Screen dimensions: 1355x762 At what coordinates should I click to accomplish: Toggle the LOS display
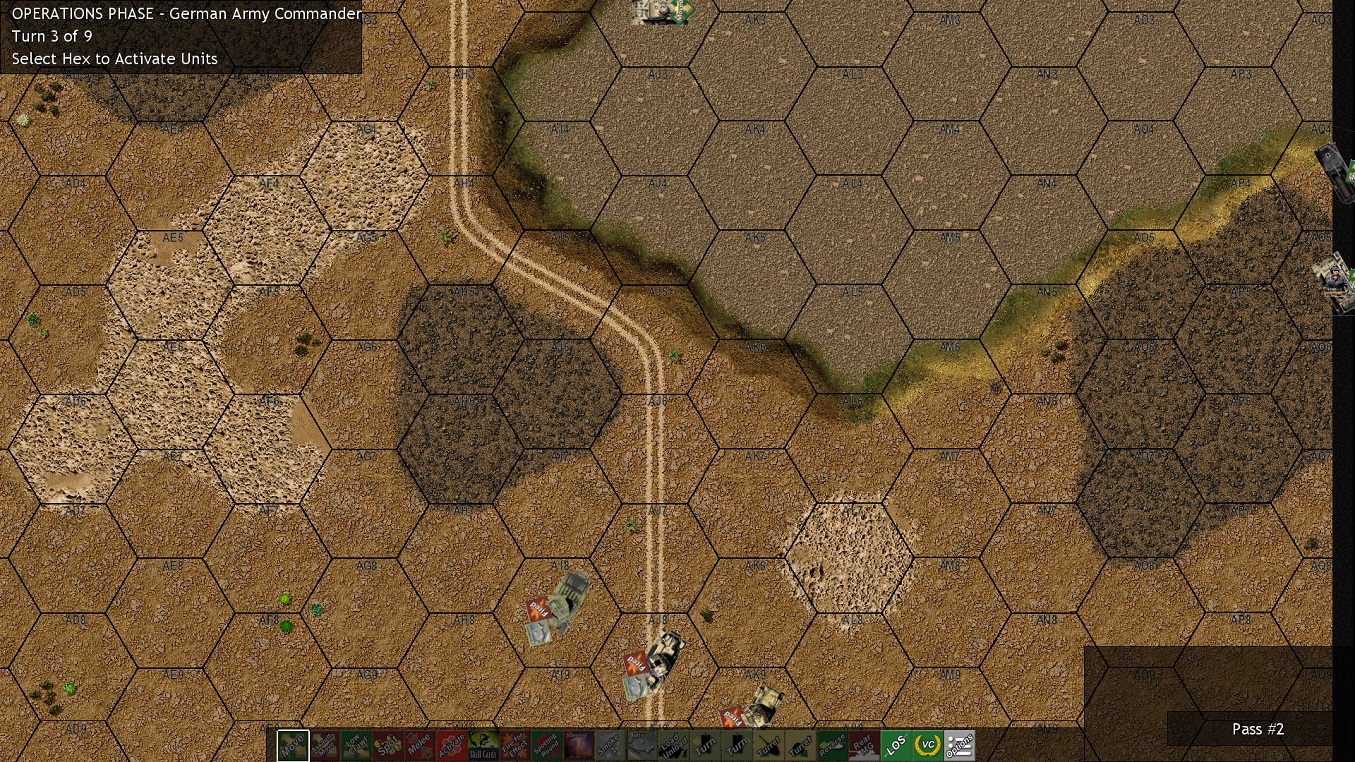(x=894, y=745)
